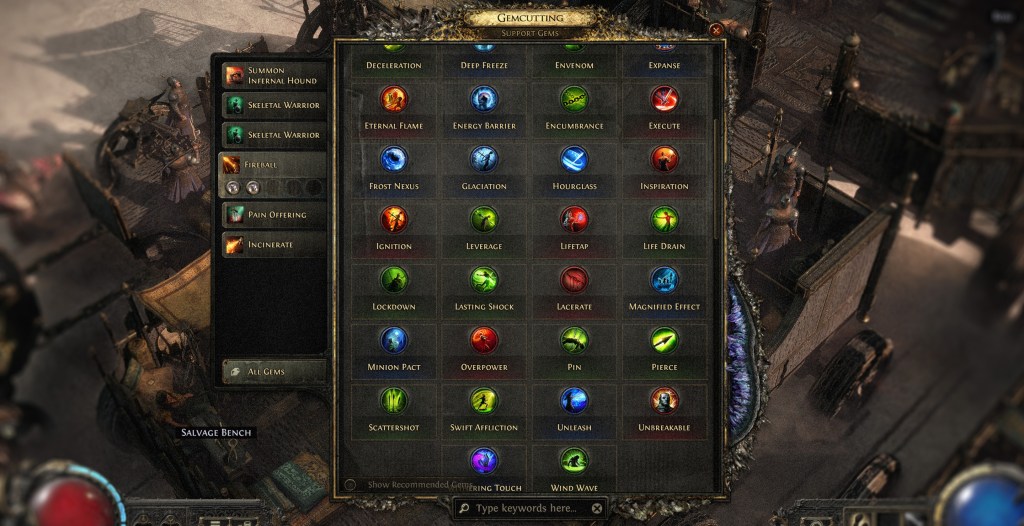Image resolution: width=1024 pixels, height=526 pixels.
Task: Clear the gem search box
Action: pyautogui.click(x=597, y=508)
